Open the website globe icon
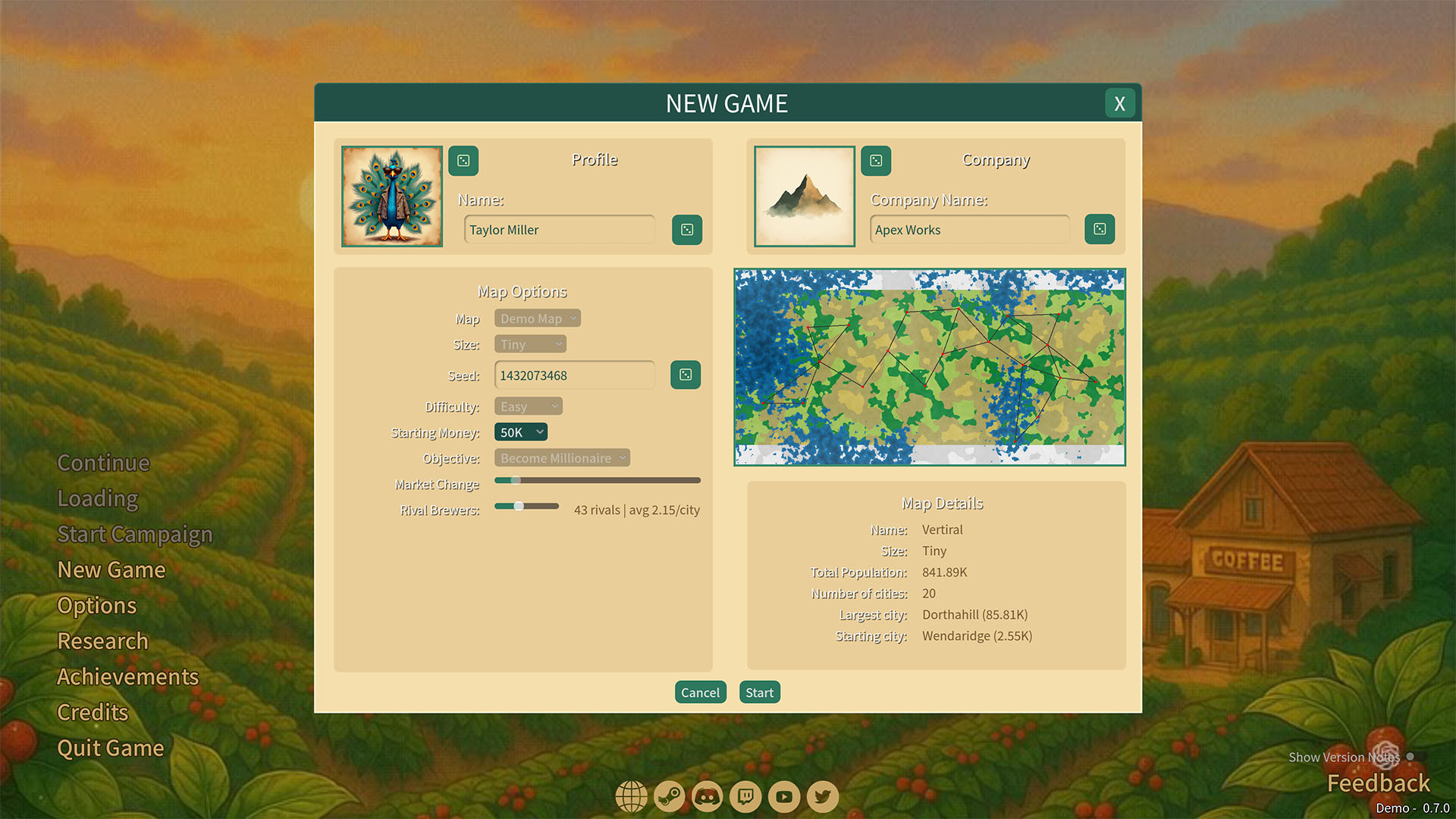1456x819 pixels. tap(631, 797)
